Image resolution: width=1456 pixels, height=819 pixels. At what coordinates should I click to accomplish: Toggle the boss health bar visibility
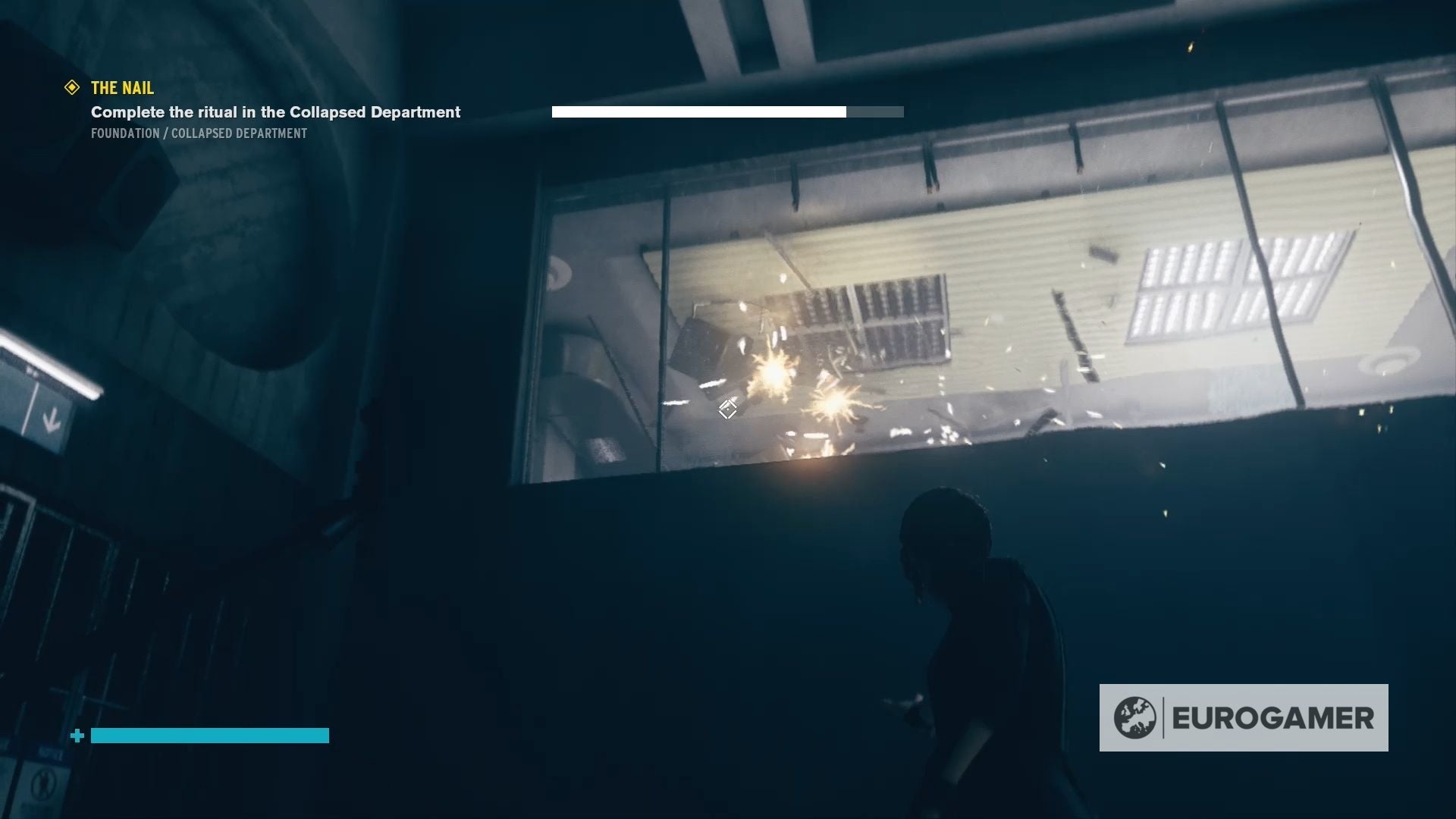pyautogui.click(x=728, y=111)
